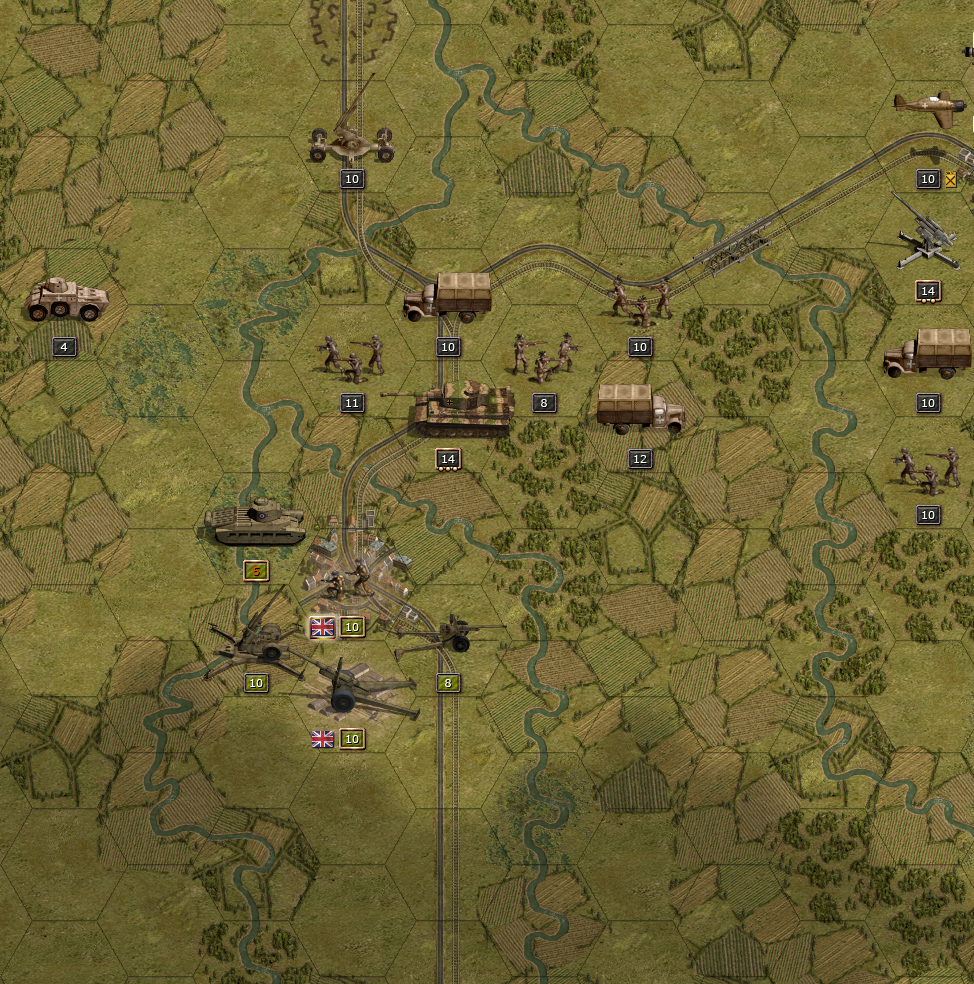The image size is (974, 984).
Task: Pick the infantry squad with strength 11
Action: coord(351,357)
